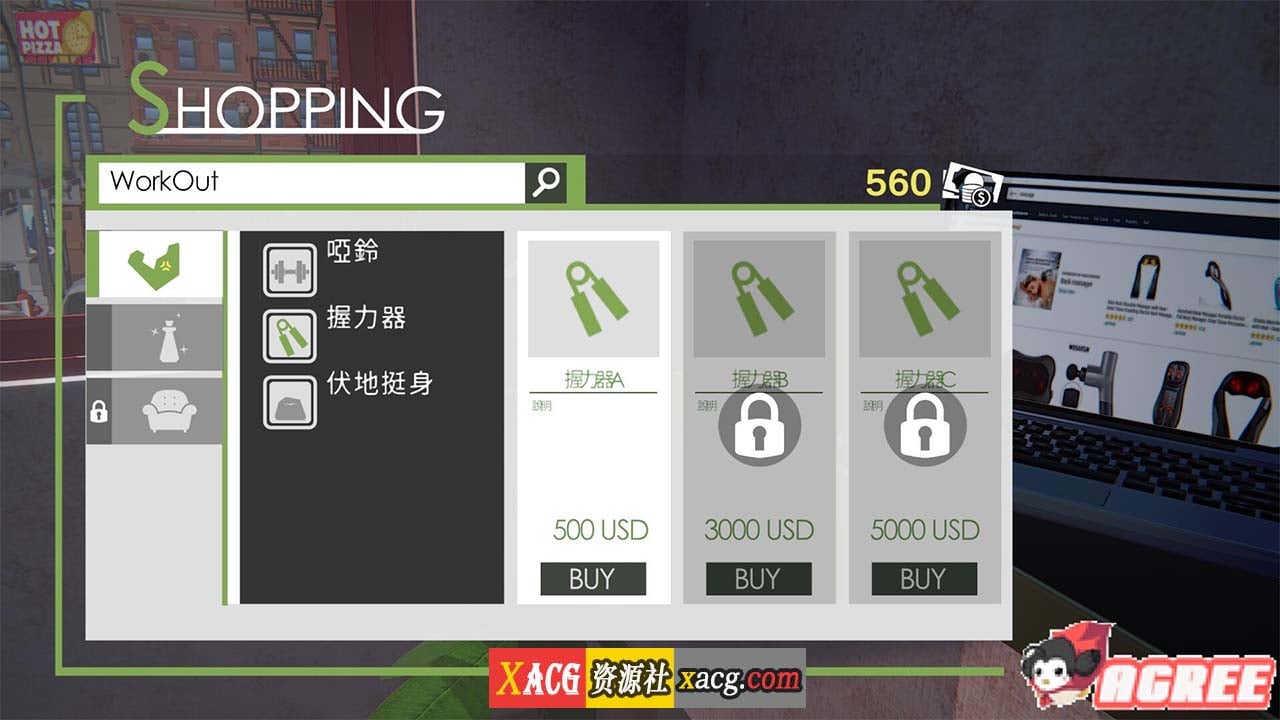Click the small padlock icon on furniture tab
The width and height of the screenshot is (1280, 720).
(98, 410)
